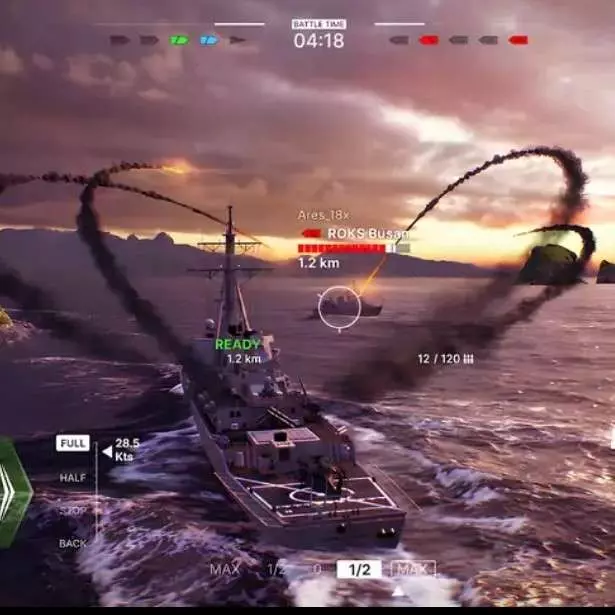Set throttle to FULL speed
The height and width of the screenshot is (615, 615).
pos(73,443)
